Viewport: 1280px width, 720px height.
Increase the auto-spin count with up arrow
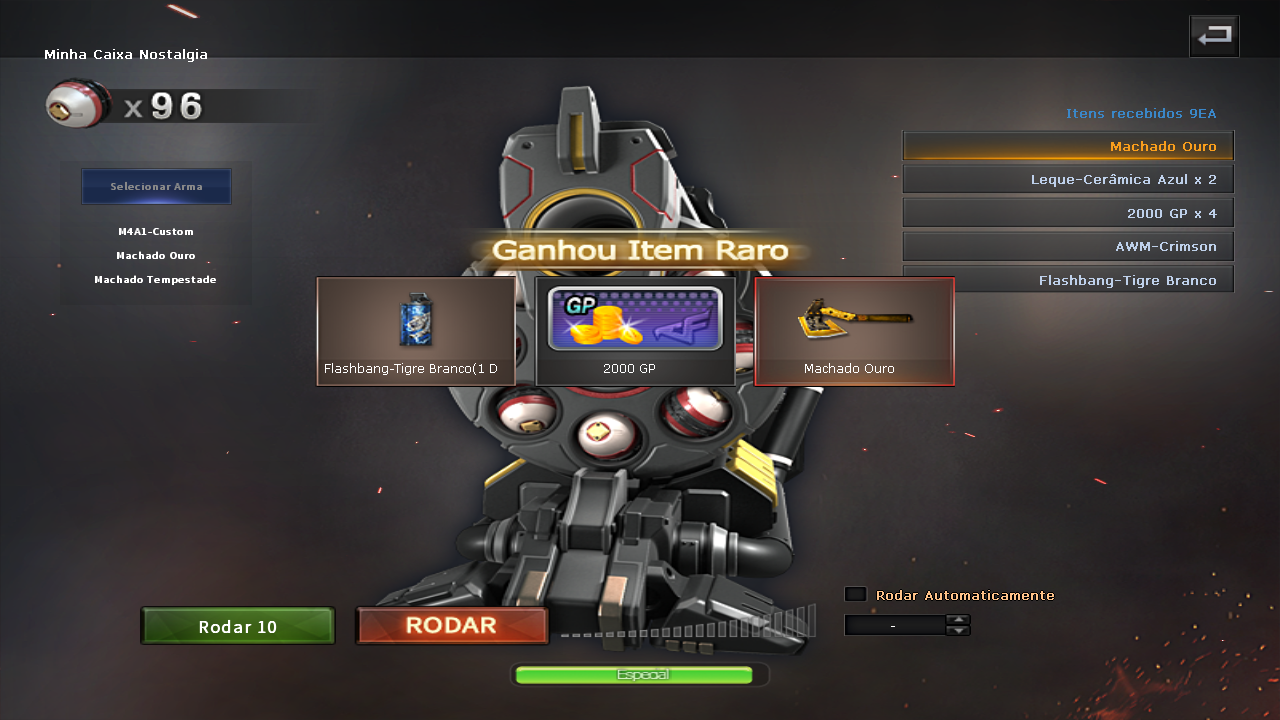tap(958, 620)
